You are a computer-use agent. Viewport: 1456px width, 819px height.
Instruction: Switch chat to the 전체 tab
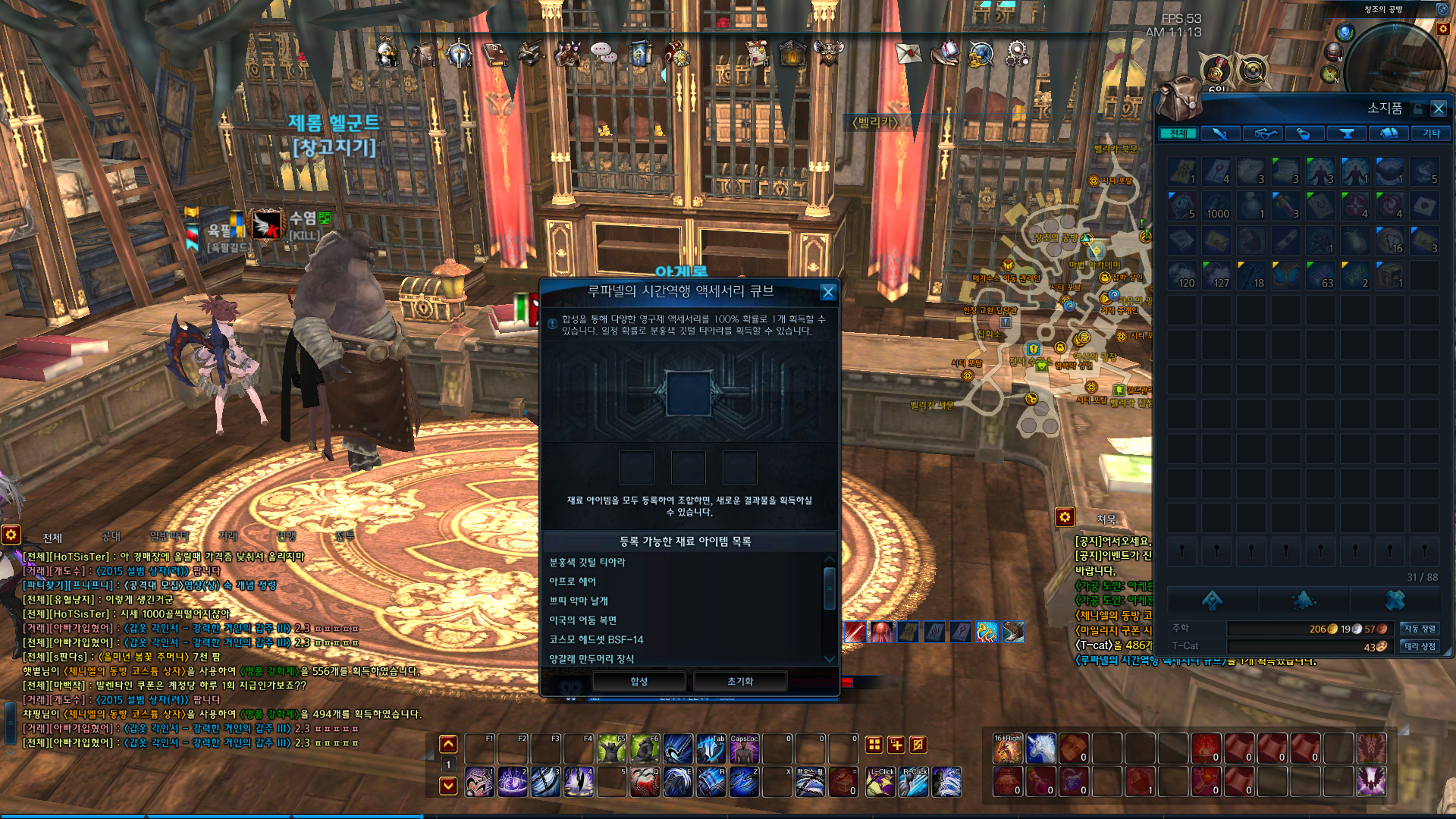click(52, 538)
